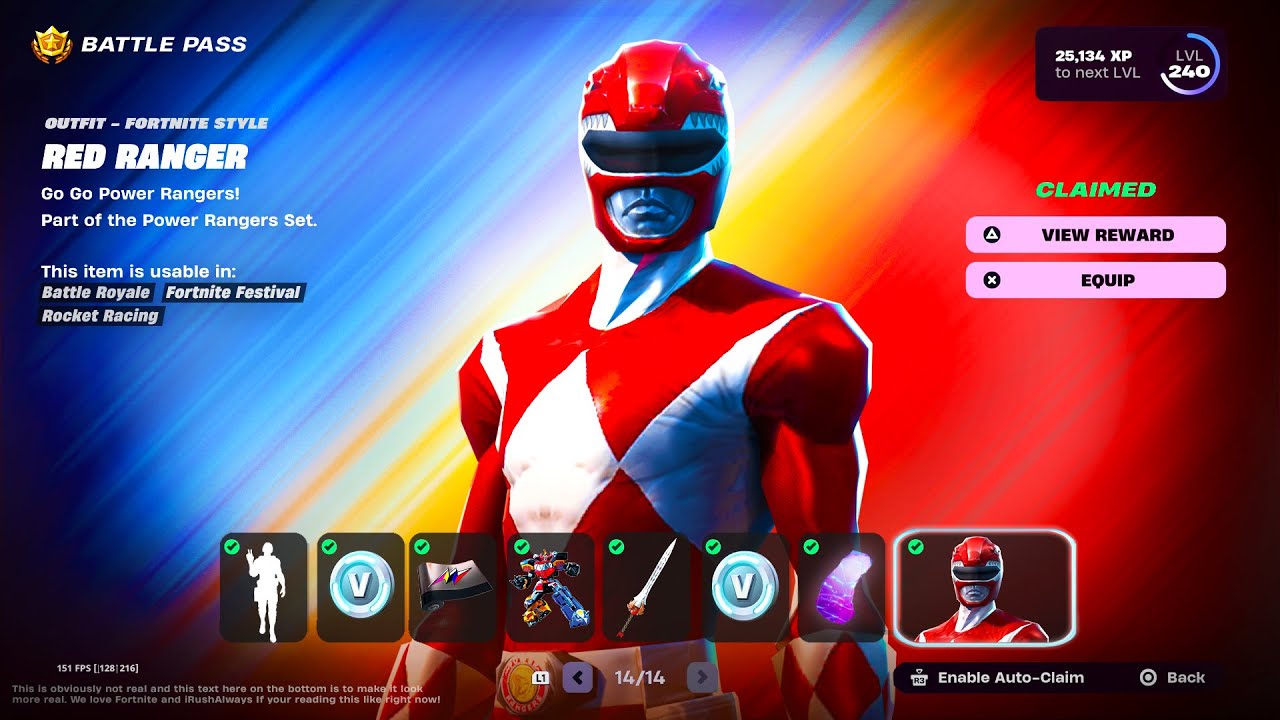Open the level 240 XP progress panel
This screenshot has height=720, width=1280.
tap(1130, 64)
